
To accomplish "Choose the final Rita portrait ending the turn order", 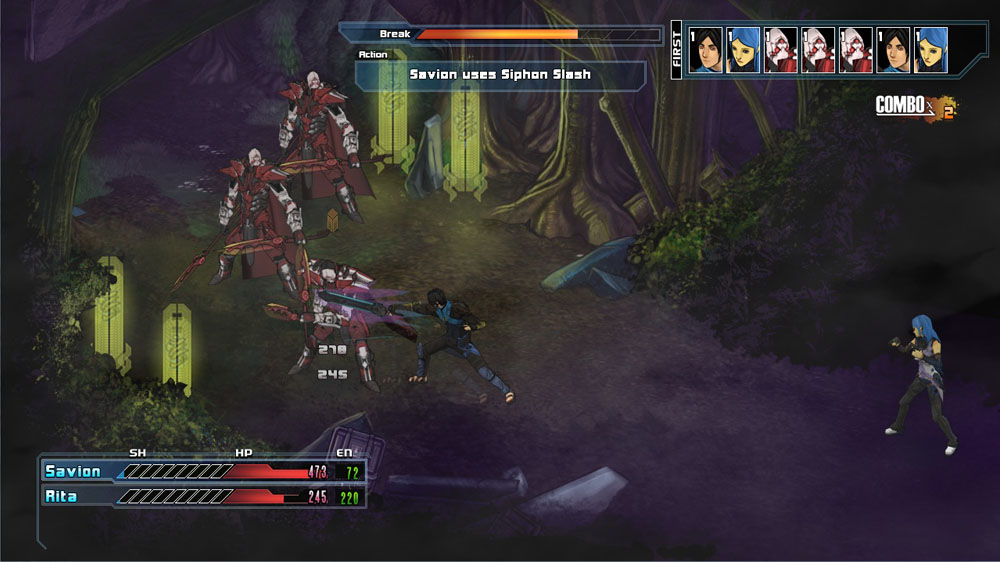I will pyautogui.click(x=931, y=50).
